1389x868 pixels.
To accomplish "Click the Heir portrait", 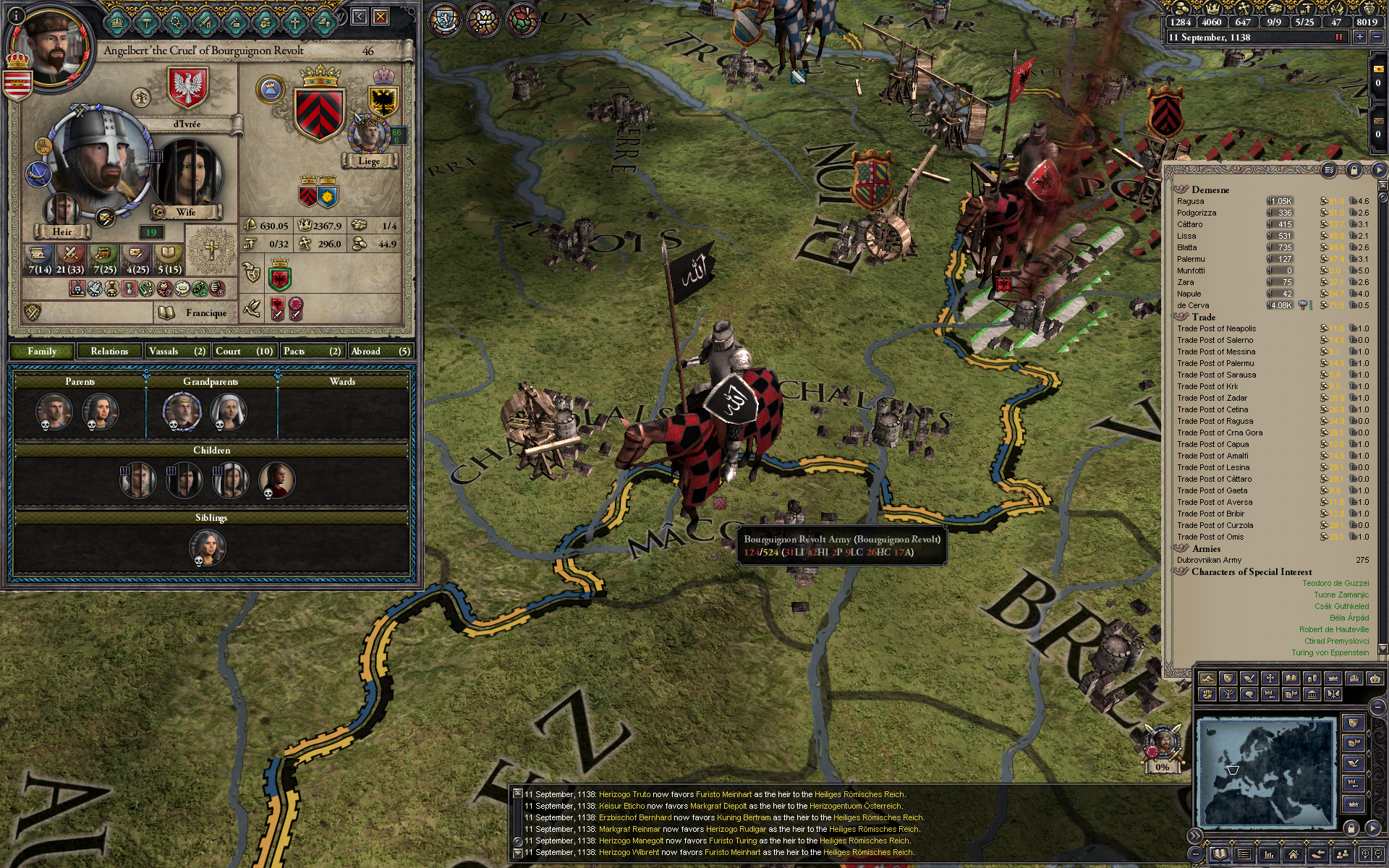I will (x=61, y=210).
